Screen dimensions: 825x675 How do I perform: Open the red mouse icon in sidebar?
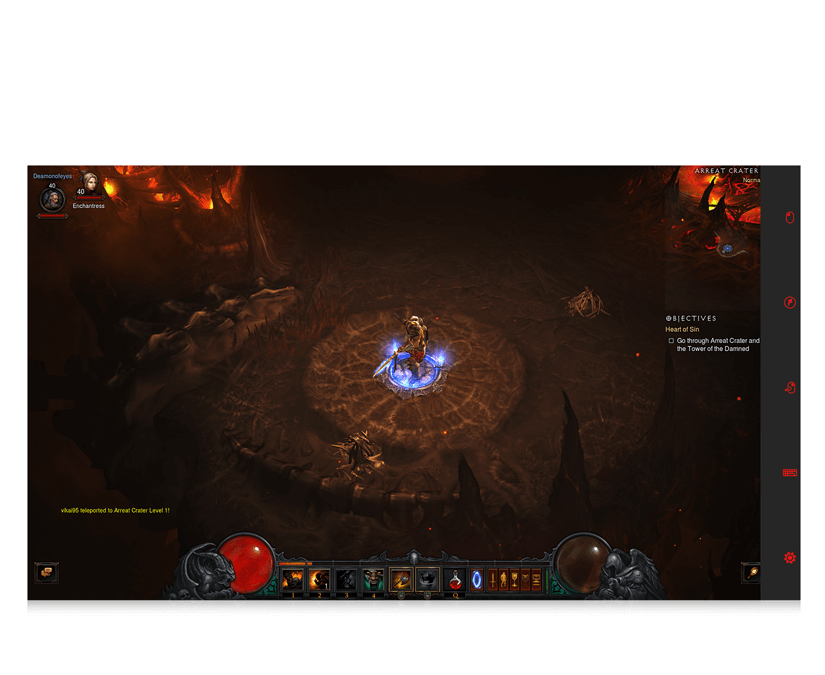[790, 218]
